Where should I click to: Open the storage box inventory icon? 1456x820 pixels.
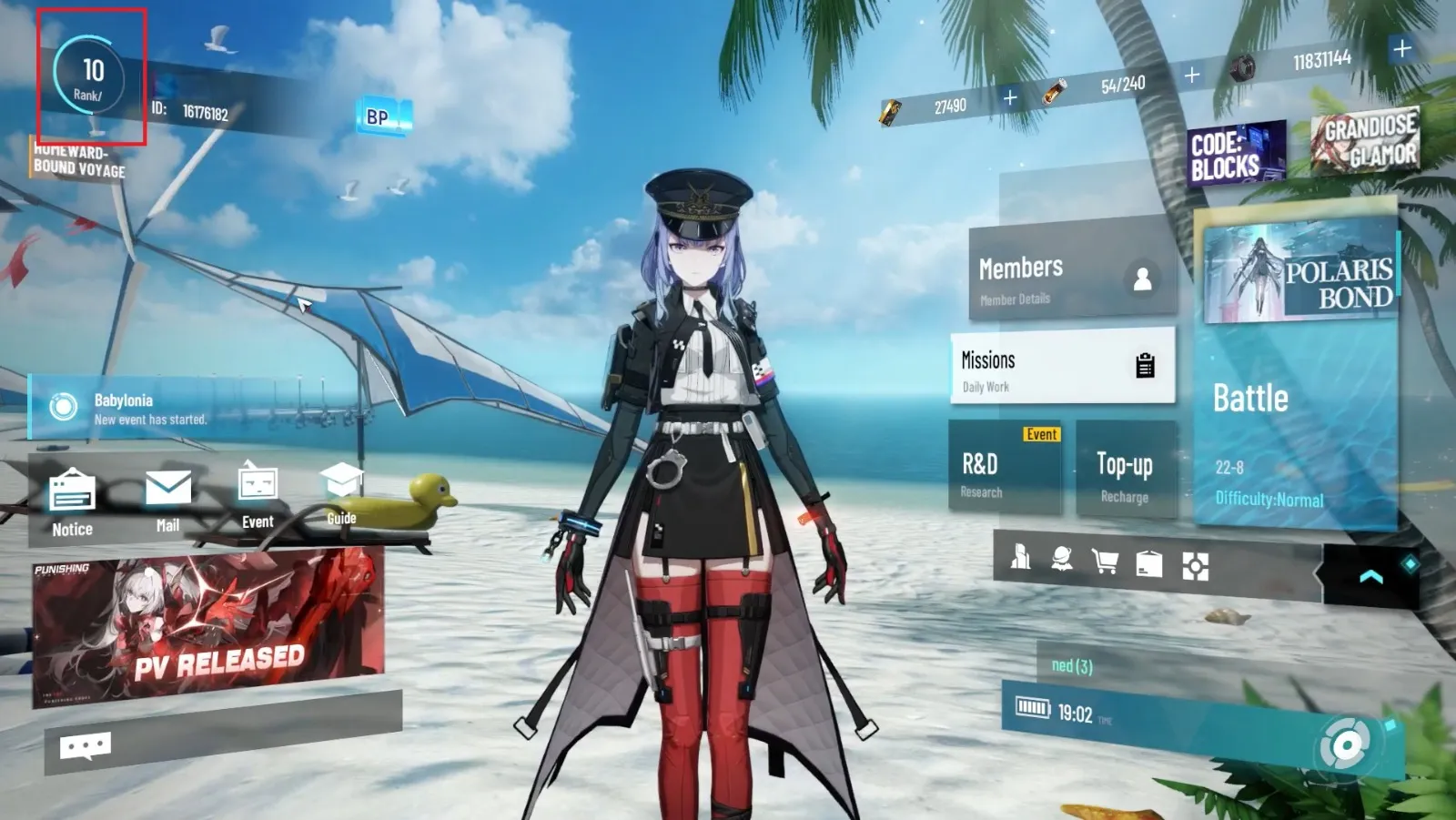point(1149,564)
